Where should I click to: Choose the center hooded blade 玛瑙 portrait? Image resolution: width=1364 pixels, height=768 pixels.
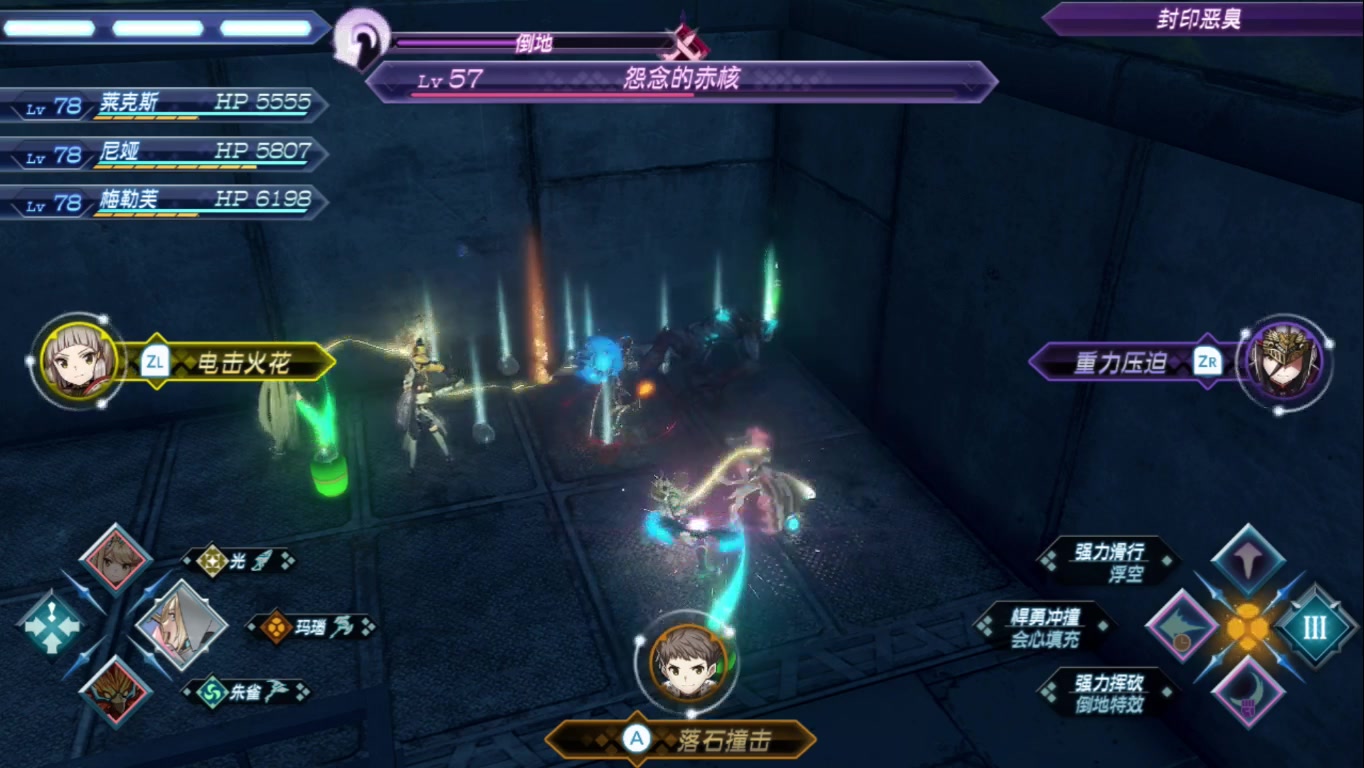tap(180, 625)
